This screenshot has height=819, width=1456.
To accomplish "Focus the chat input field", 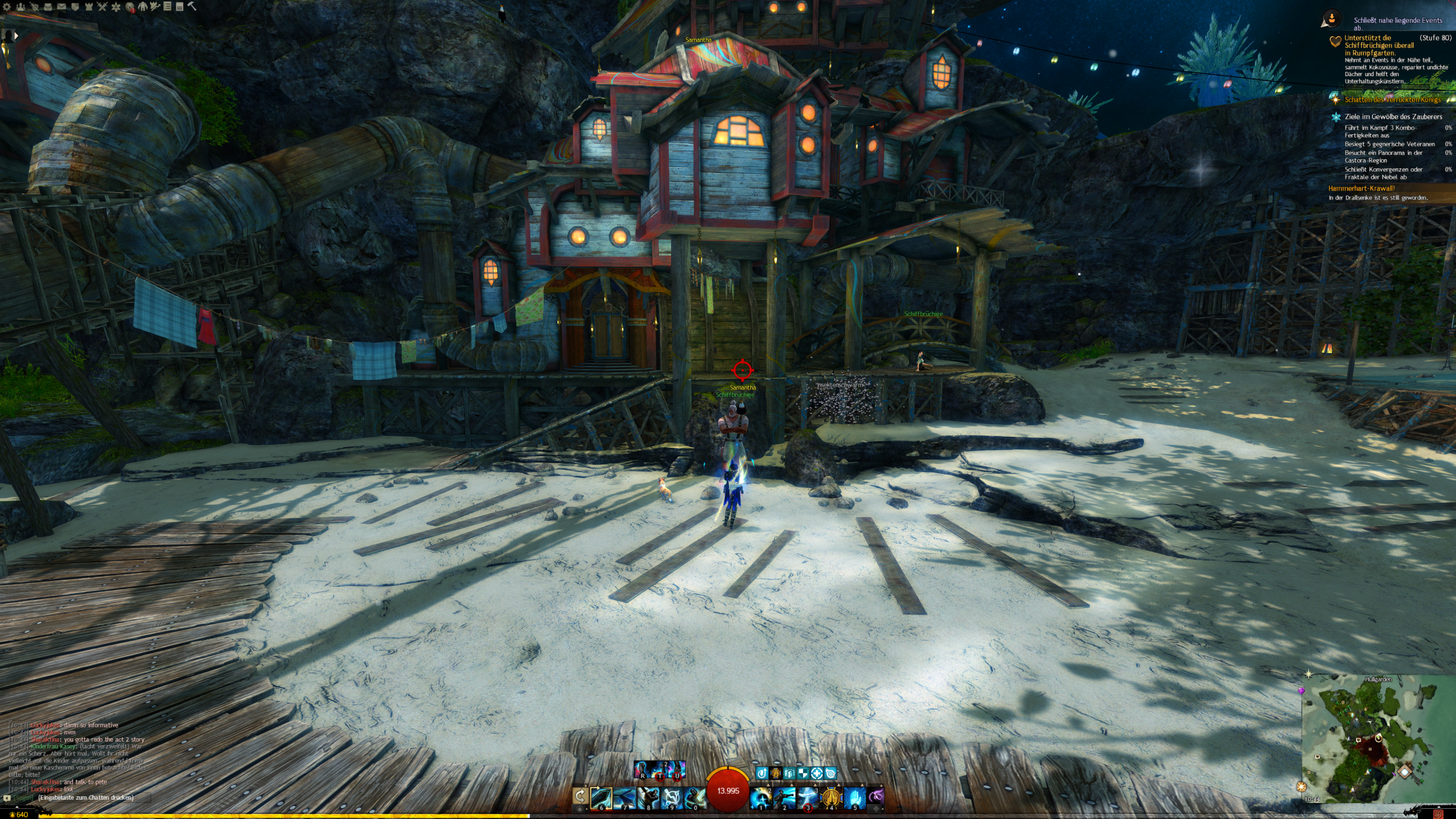I will [85, 797].
